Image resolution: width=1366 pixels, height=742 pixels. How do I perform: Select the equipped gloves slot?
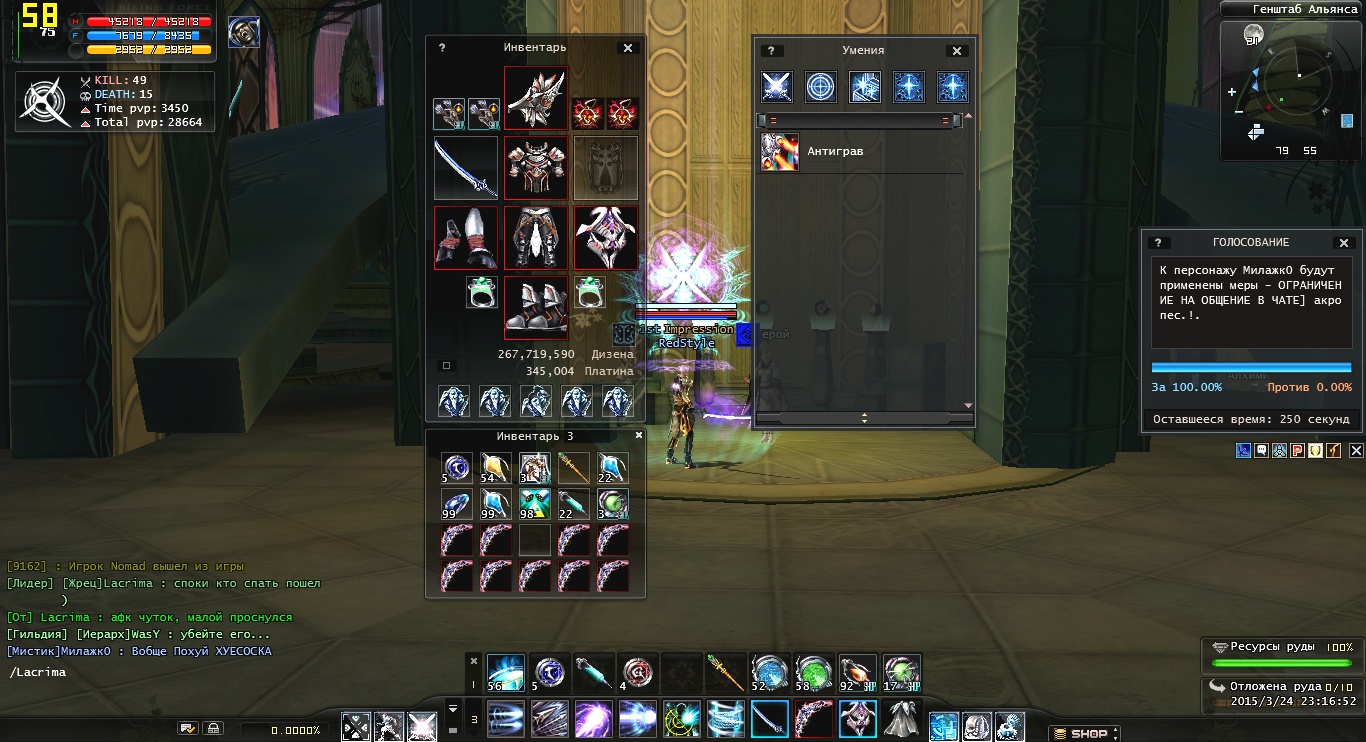[466, 238]
